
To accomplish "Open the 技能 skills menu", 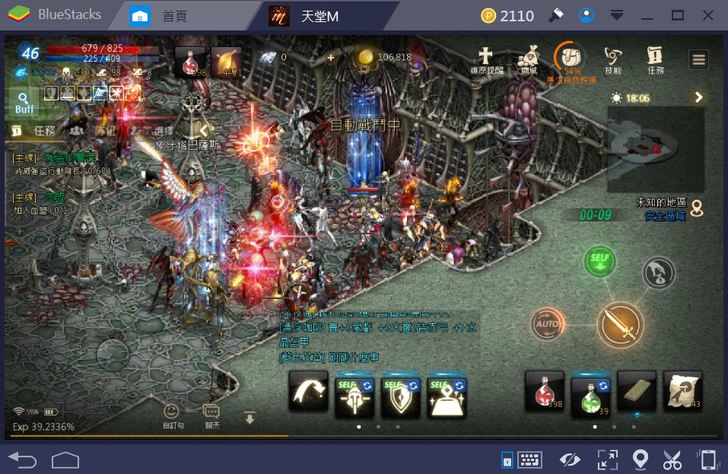I will point(612,59).
